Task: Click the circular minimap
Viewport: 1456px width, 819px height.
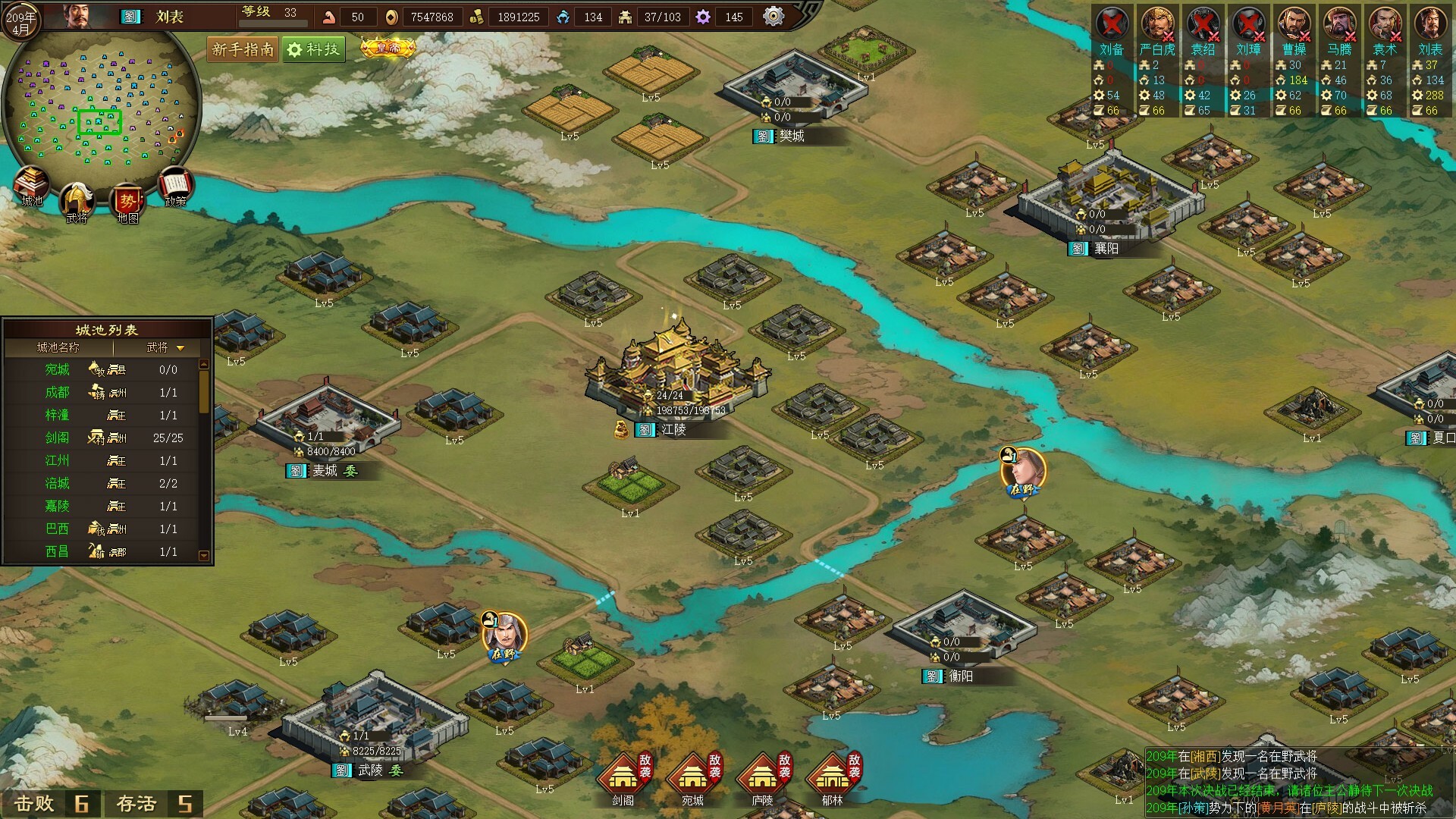Action: [101, 106]
